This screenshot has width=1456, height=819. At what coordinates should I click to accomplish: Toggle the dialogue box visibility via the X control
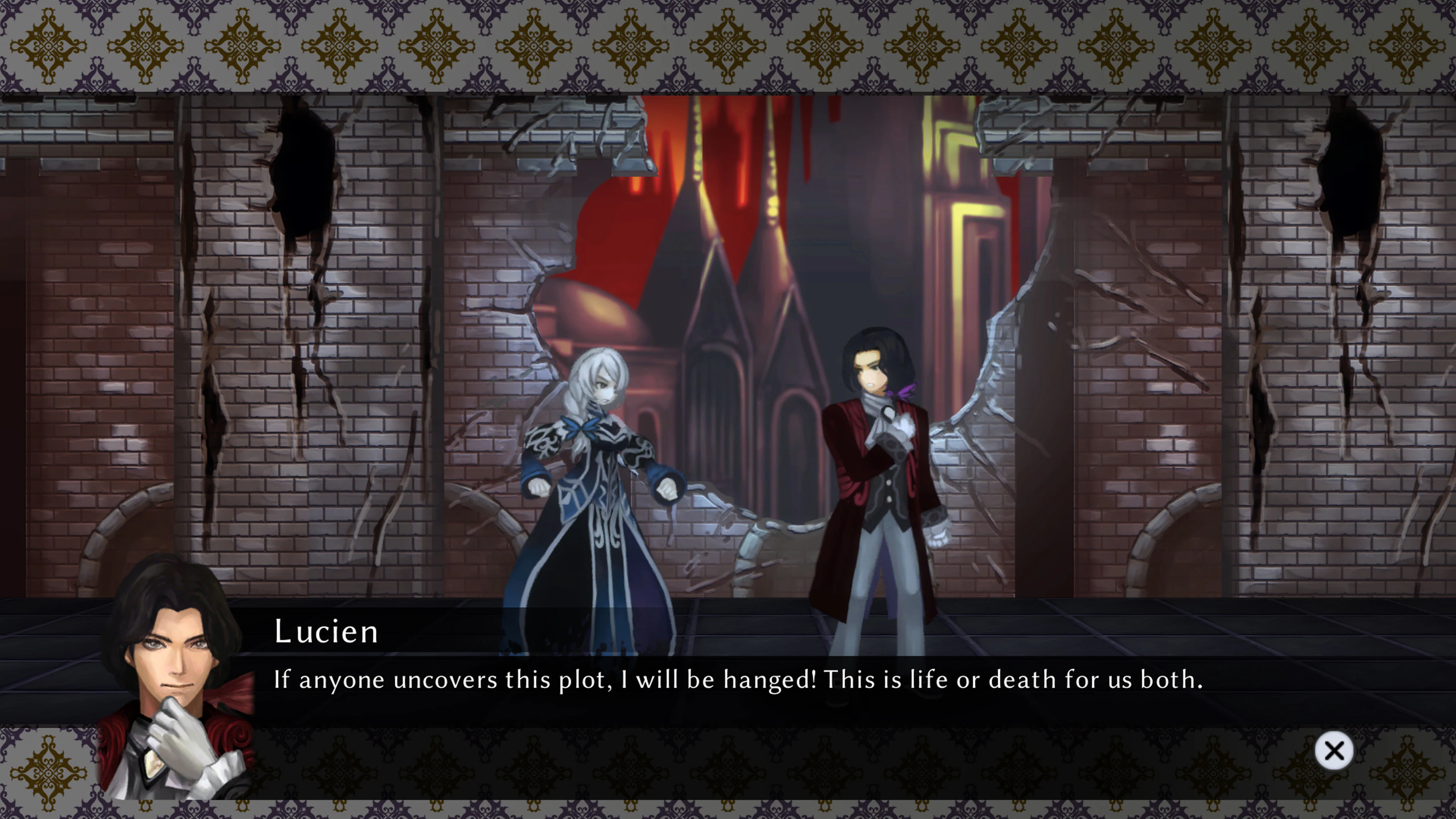1335,750
